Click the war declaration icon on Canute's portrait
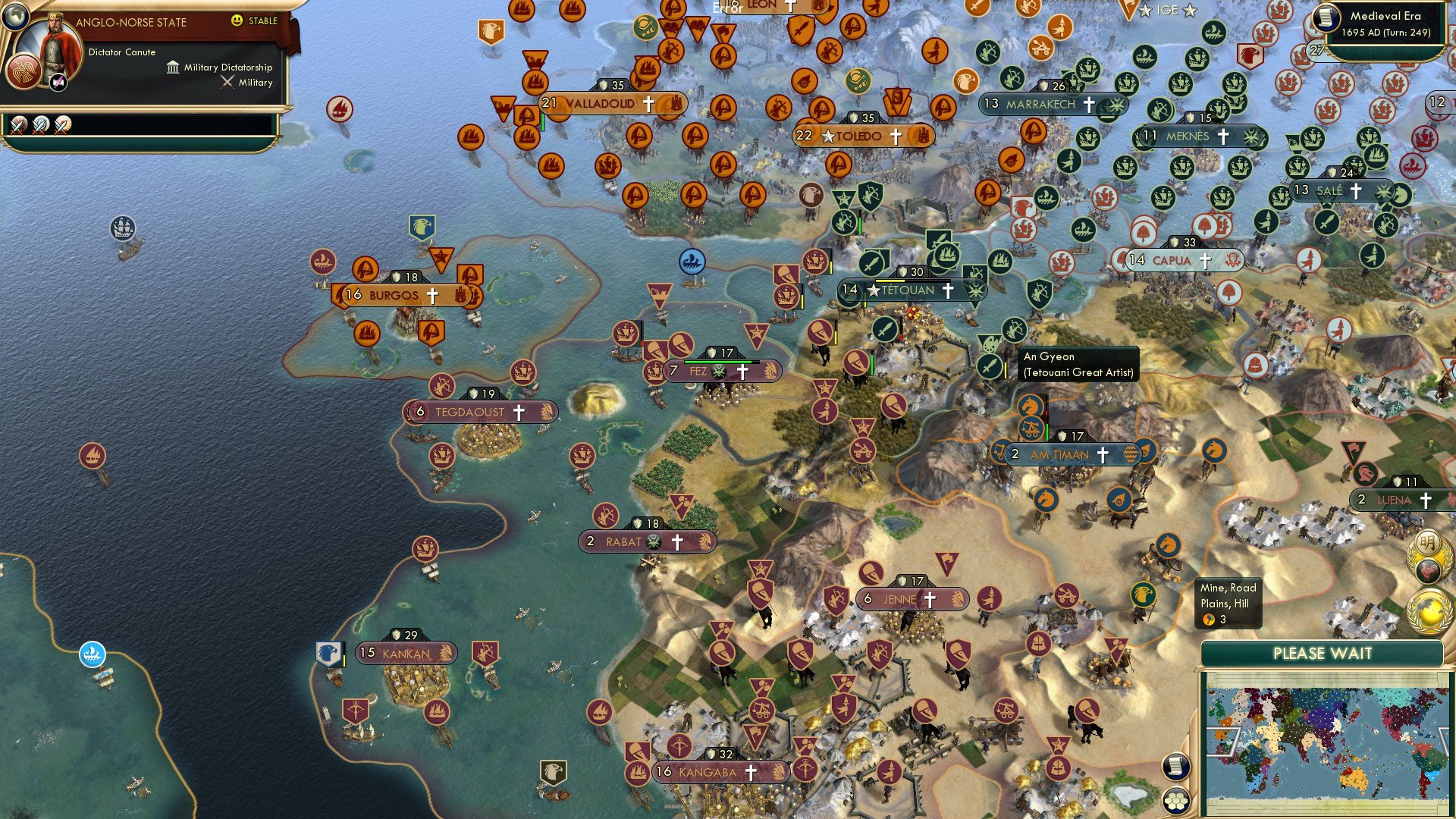Screen dimensions: 1456x819 pos(58,82)
